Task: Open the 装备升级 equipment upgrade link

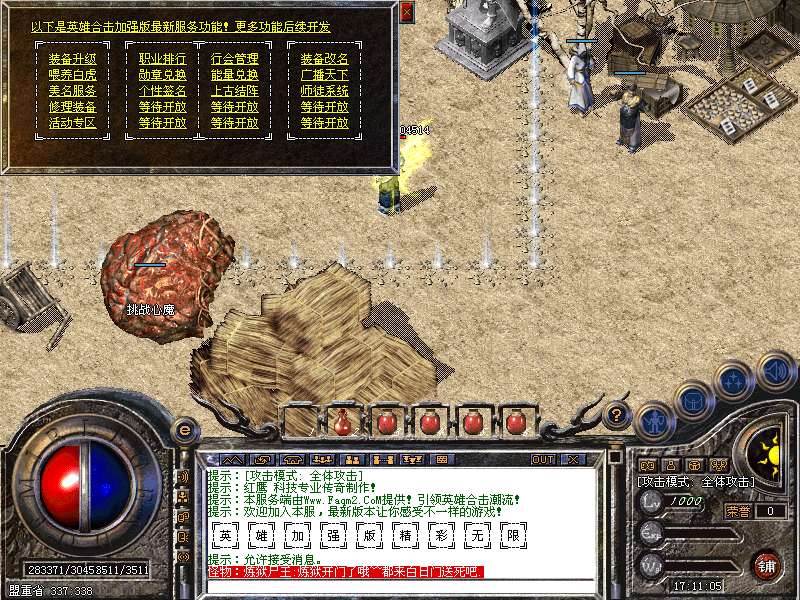Action: [73, 59]
